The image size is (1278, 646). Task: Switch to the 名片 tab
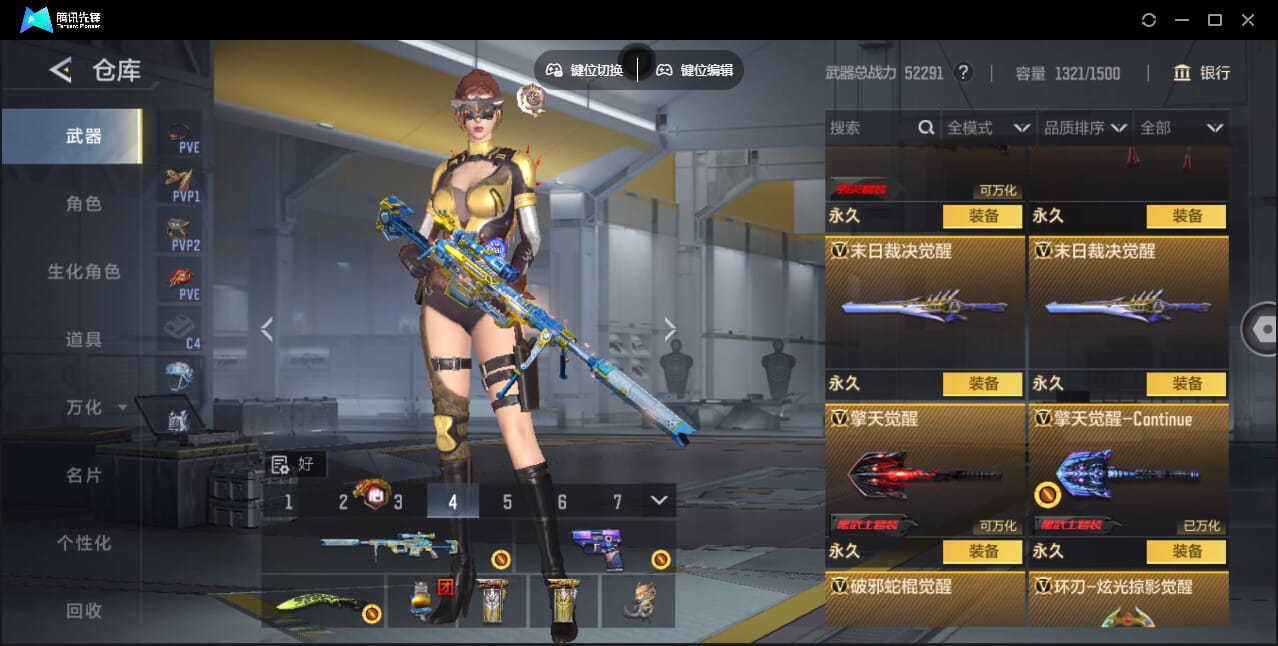tap(84, 475)
